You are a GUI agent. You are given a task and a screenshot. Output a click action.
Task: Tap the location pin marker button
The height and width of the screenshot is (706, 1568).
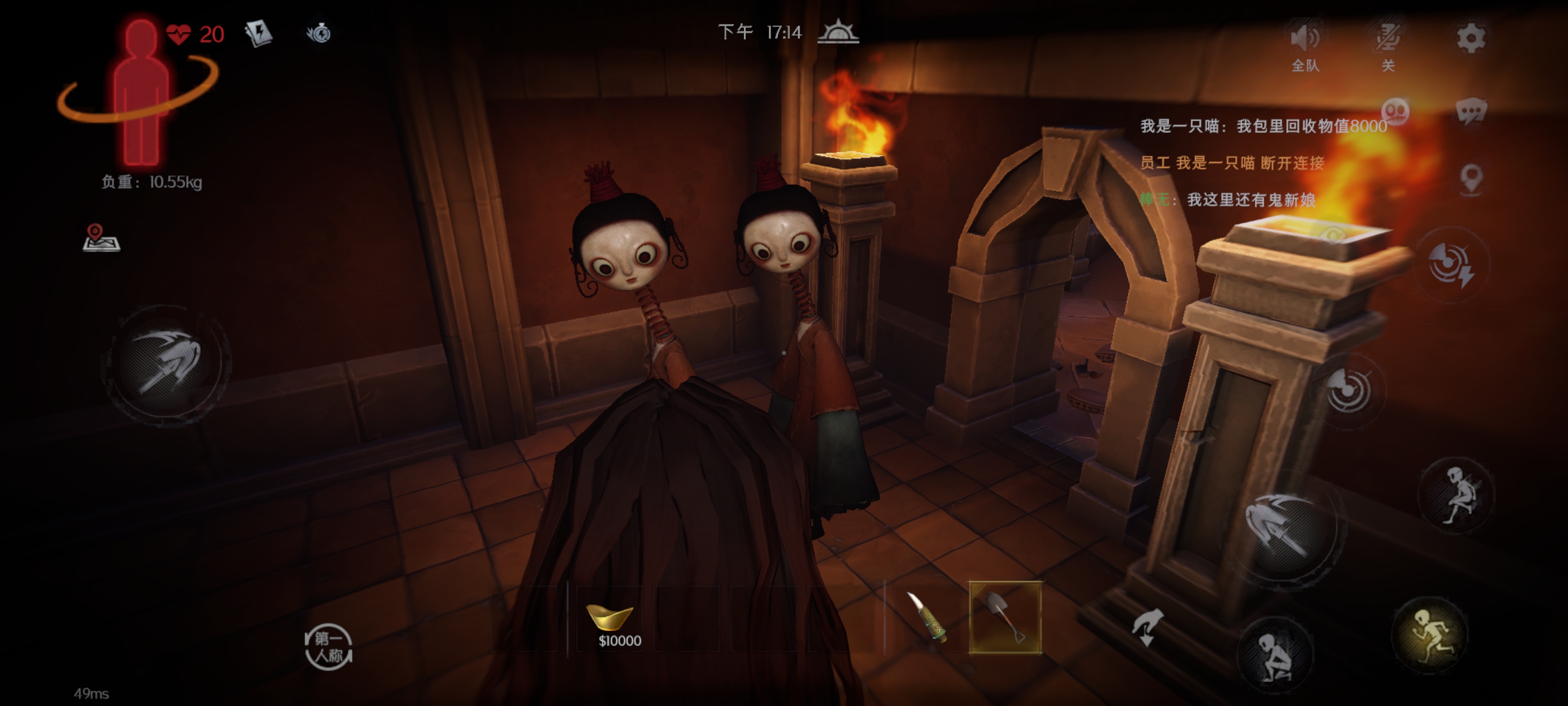(x=1471, y=179)
